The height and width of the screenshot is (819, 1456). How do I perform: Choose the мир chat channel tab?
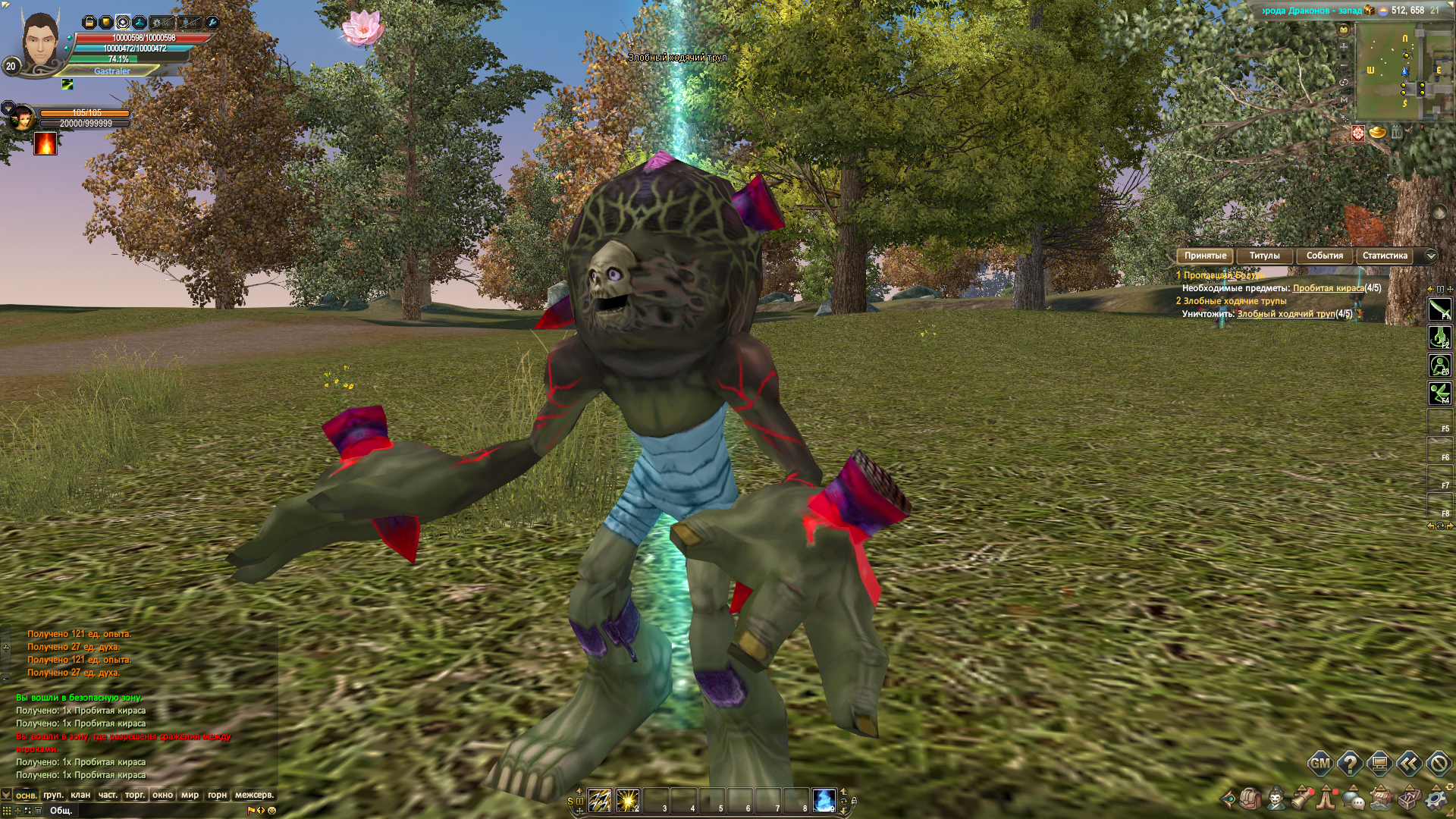[190, 795]
